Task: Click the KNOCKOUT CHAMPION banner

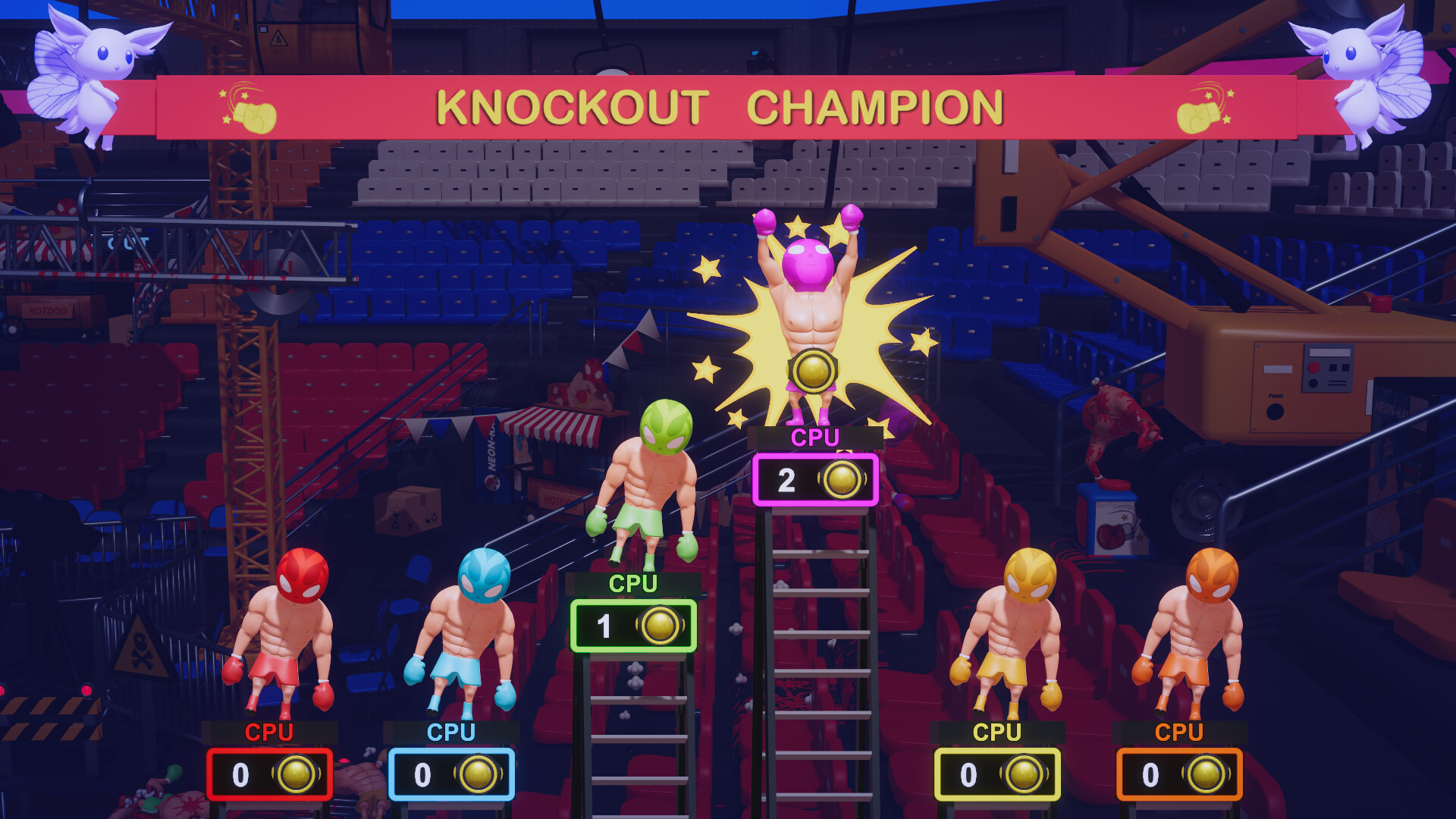Action: click(719, 108)
